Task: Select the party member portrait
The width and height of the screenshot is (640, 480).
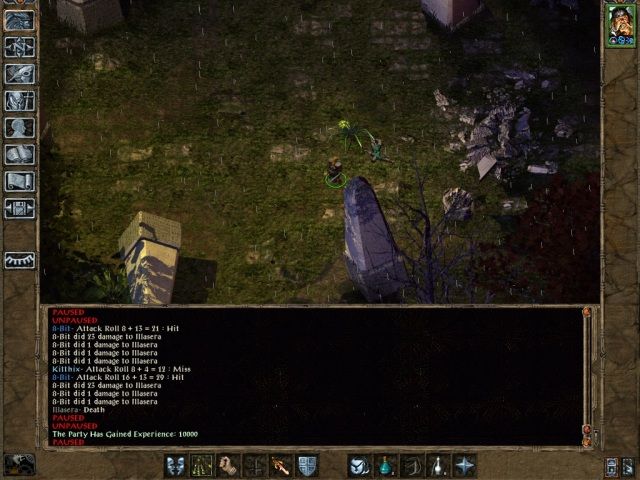Action: click(620, 25)
